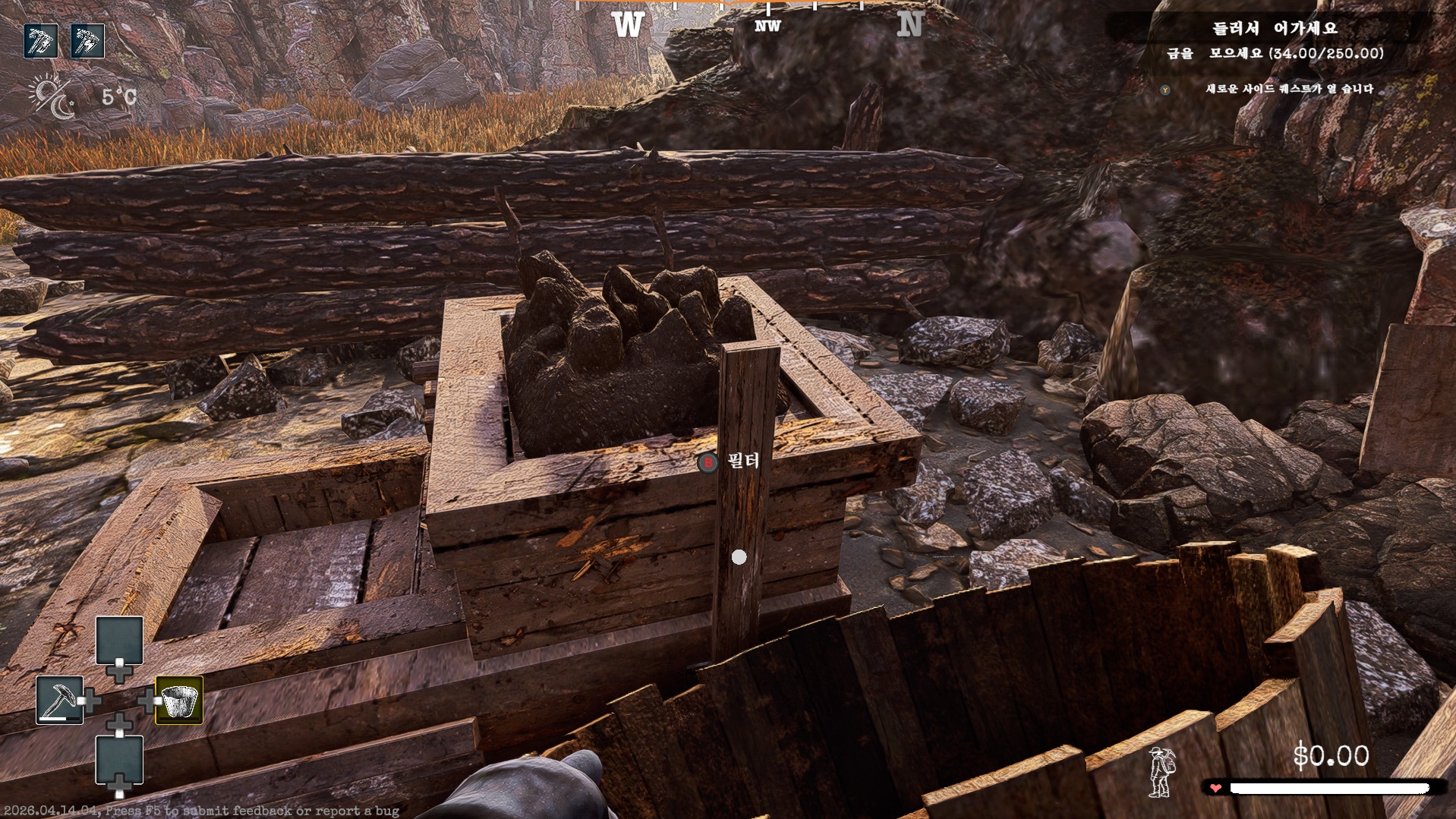Select the pickaxe quick slot
The width and height of the screenshot is (1456, 819).
(59, 700)
